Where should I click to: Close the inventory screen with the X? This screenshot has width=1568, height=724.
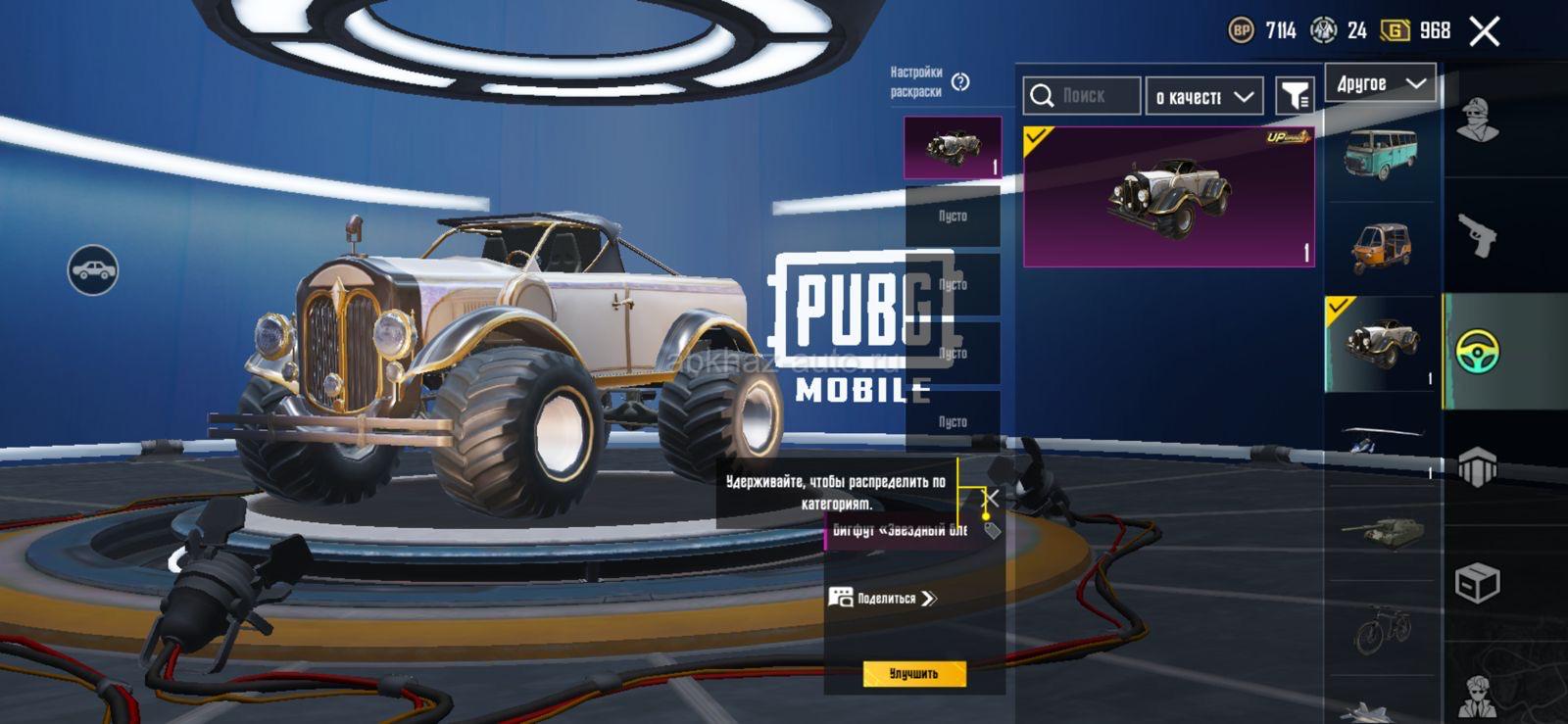click(x=1485, y=31)
